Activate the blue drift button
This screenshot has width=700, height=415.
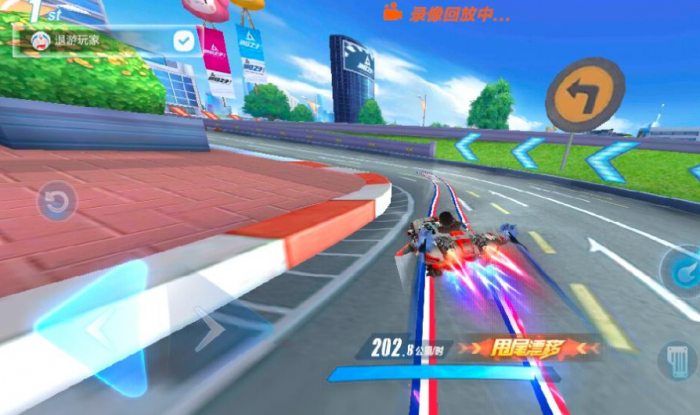(x=683, y=270)
